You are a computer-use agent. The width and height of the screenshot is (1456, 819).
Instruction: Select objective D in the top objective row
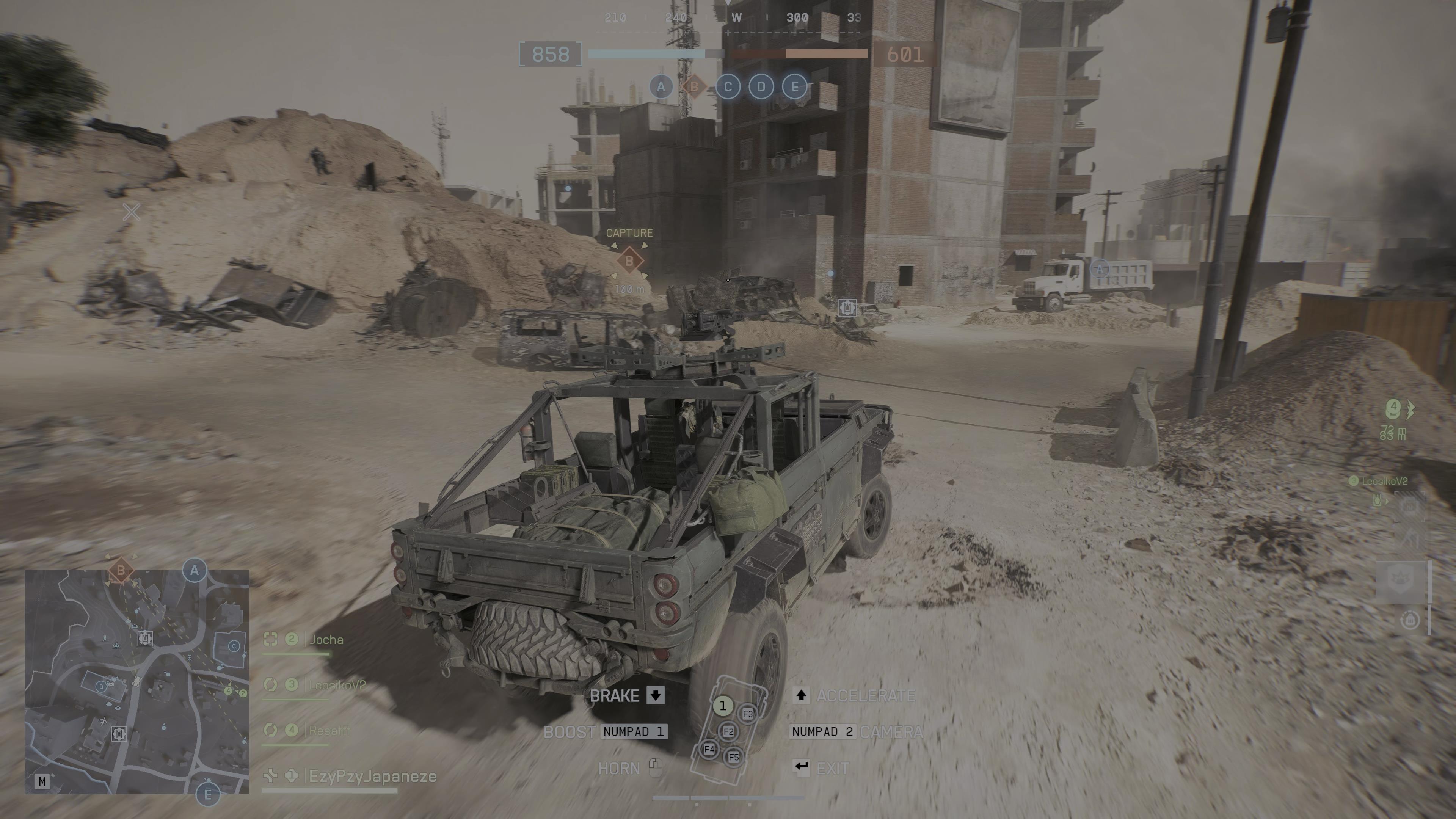pos(761,87)
